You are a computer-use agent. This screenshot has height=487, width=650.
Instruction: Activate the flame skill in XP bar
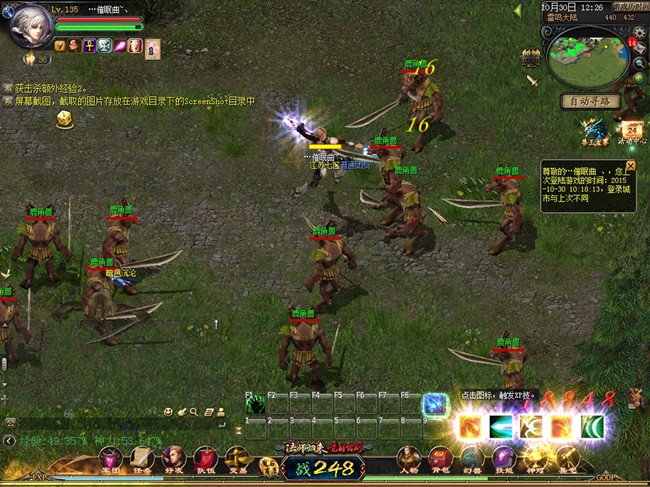(471, 427)
